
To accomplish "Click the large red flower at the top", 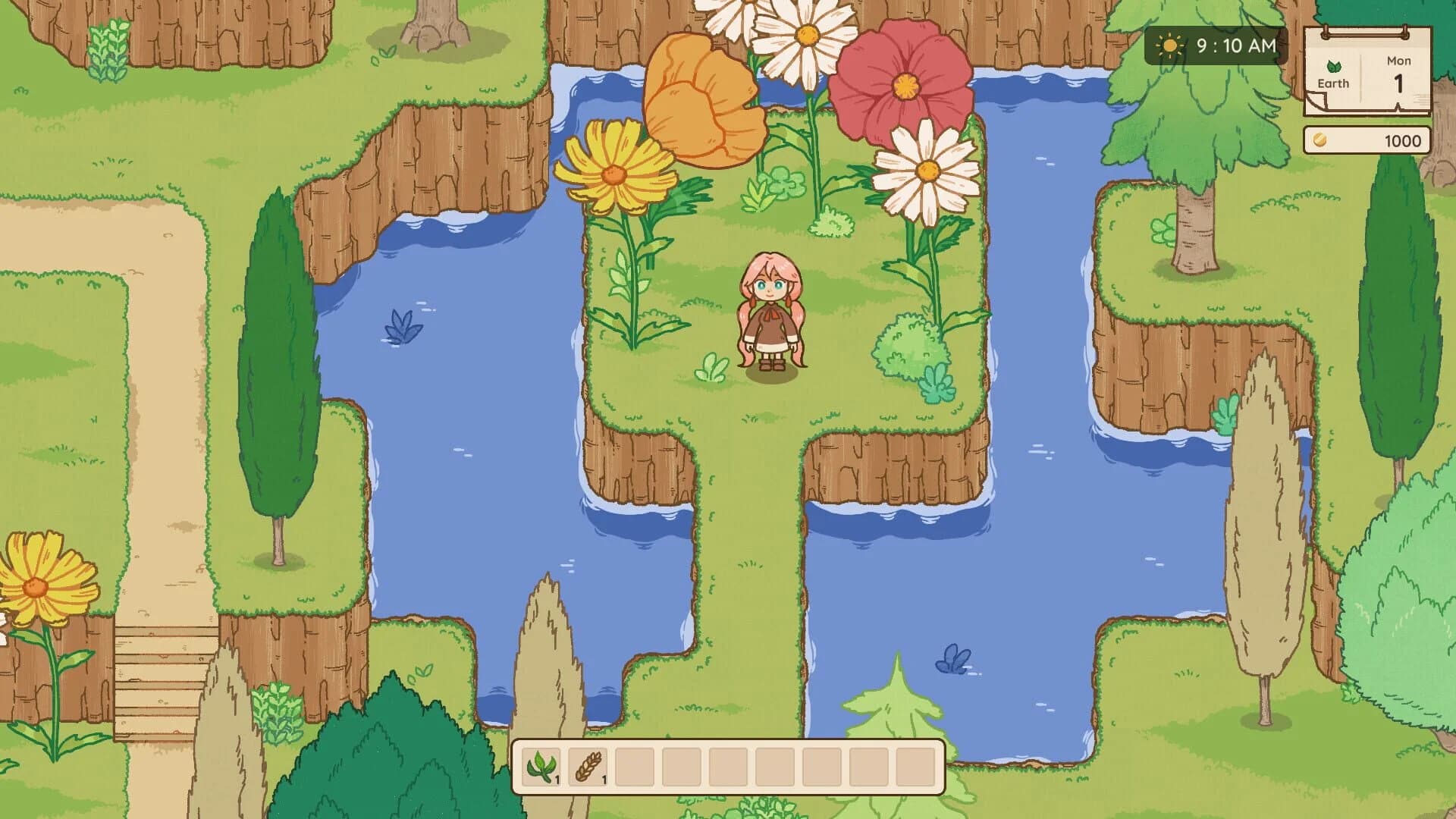I will pos(906,87).
